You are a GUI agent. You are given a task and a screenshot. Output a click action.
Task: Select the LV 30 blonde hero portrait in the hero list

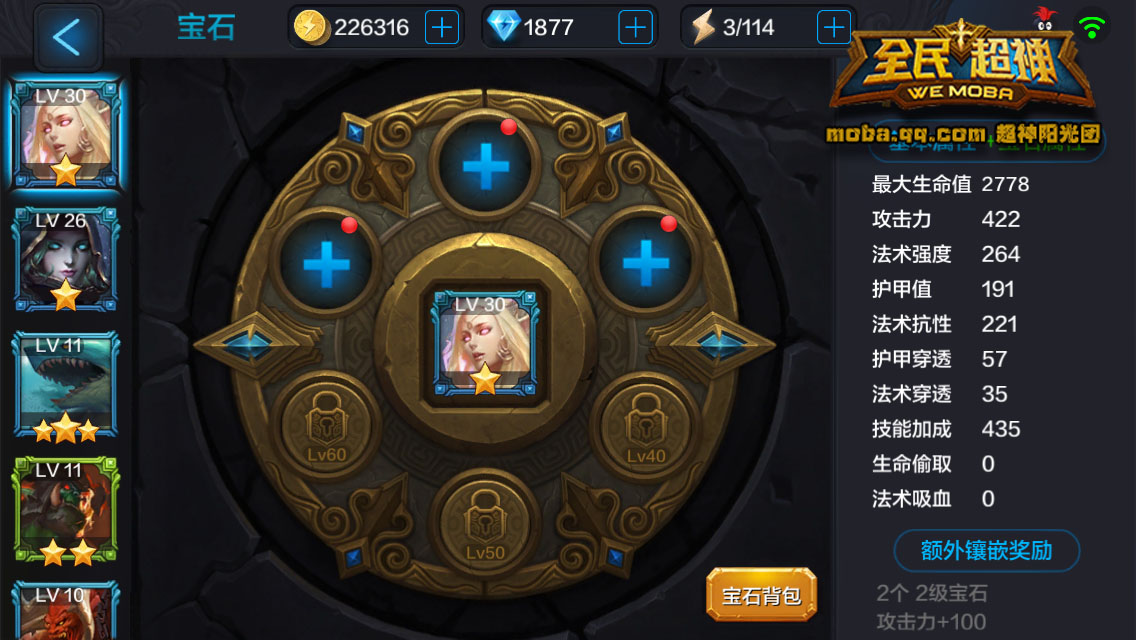65,134
